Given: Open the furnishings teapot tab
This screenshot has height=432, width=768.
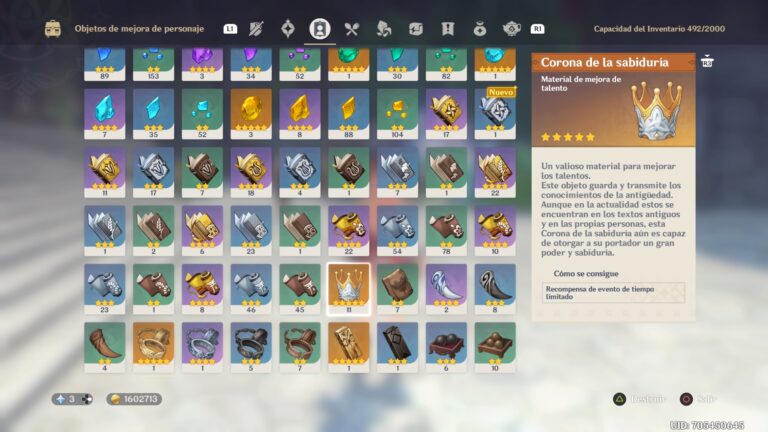Looking at the screenshot, I should click(x=511, y=28).
